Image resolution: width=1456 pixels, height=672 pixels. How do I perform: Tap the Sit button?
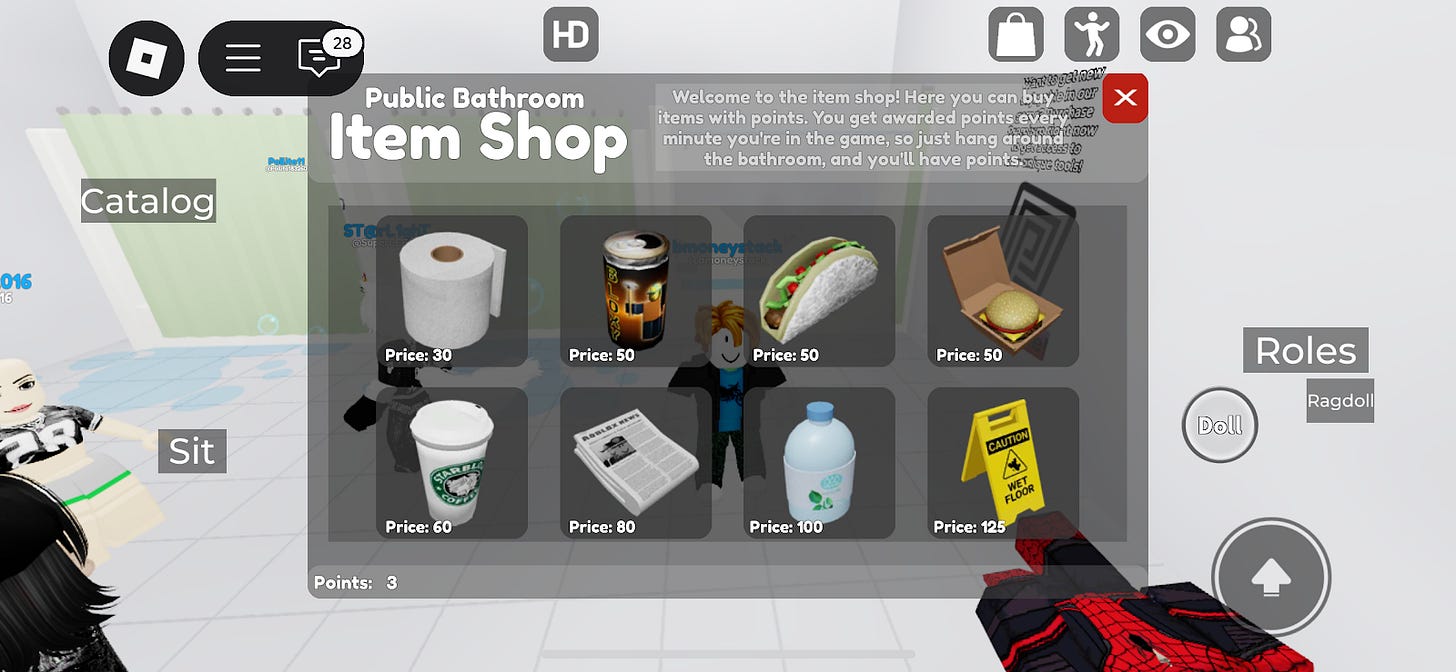[x=192, y=452]
